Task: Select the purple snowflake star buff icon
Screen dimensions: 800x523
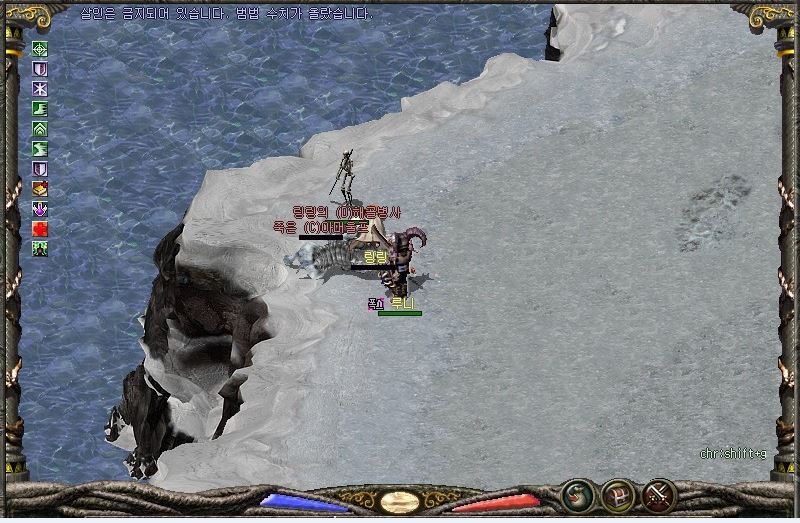Action: (40, 89)
